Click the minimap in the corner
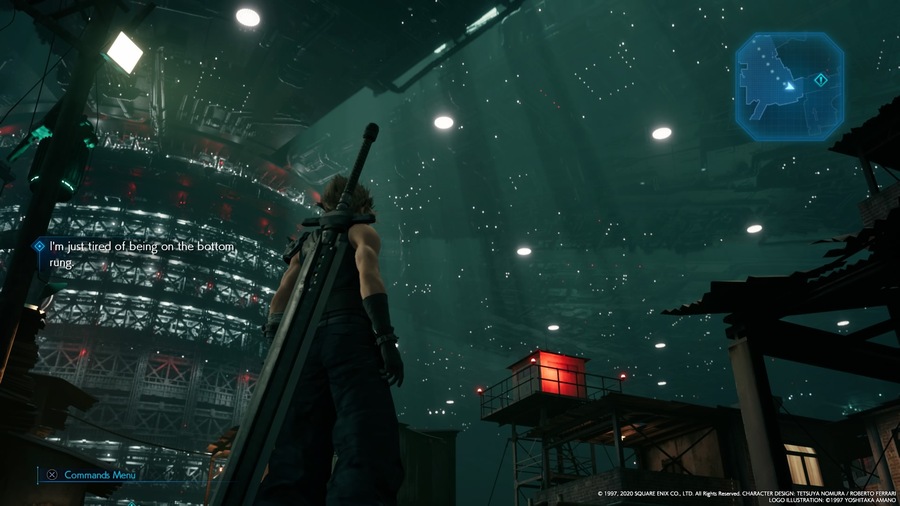 click(789, 86)
